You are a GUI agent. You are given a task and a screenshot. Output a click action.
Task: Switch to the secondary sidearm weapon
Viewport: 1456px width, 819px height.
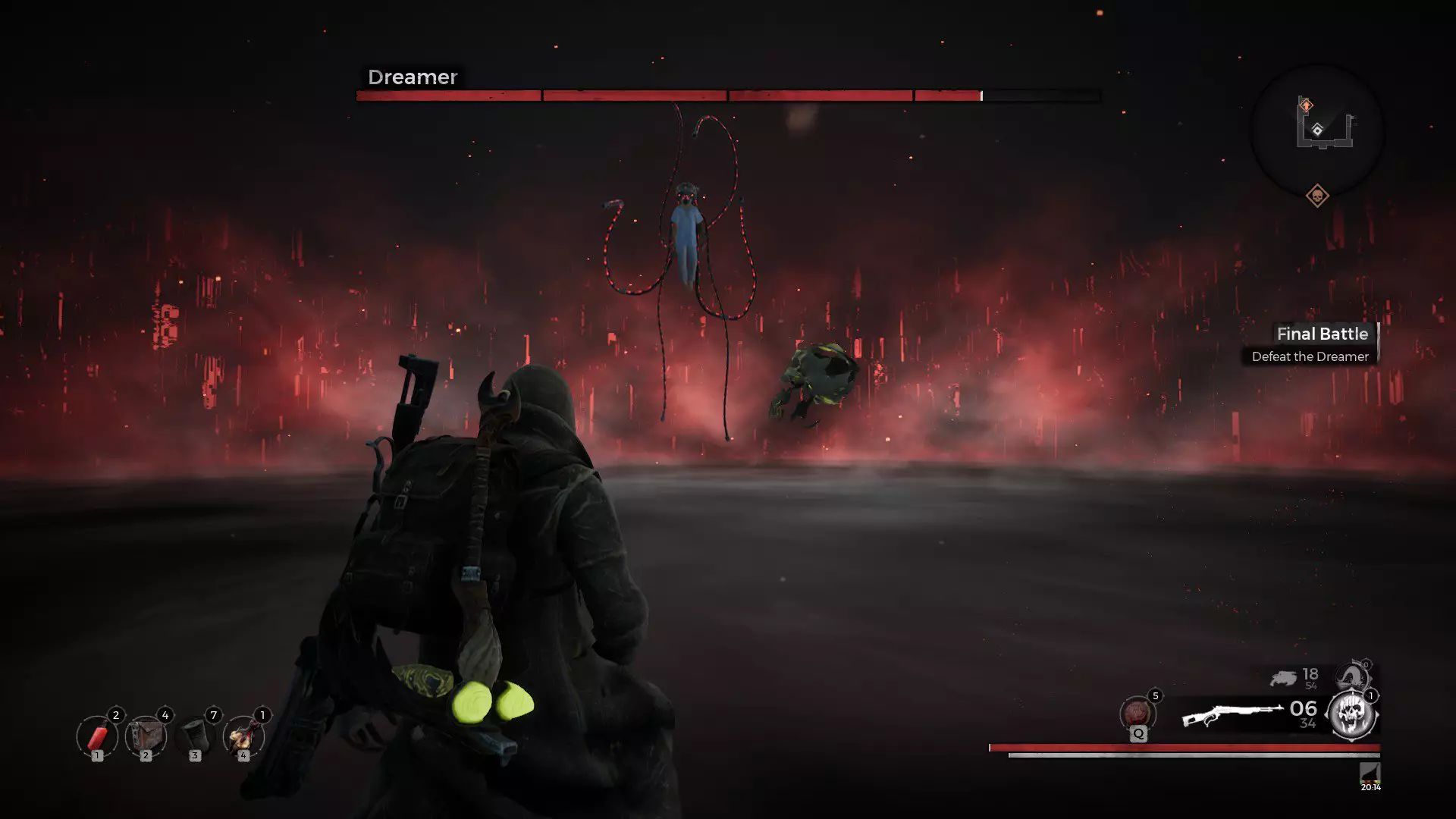(x=1283, y=678)
